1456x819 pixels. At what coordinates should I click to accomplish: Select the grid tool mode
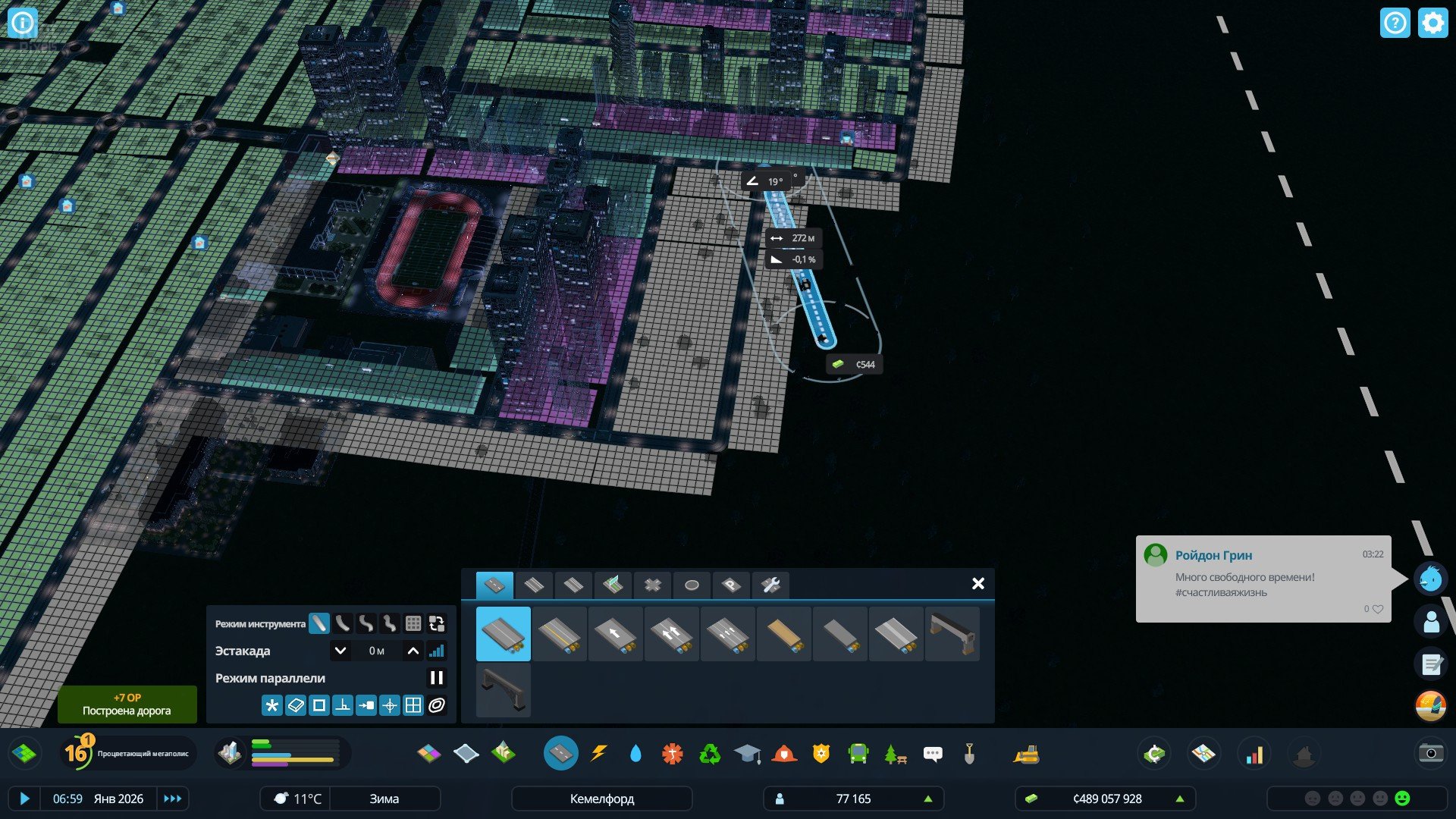[x=413, y=623]
